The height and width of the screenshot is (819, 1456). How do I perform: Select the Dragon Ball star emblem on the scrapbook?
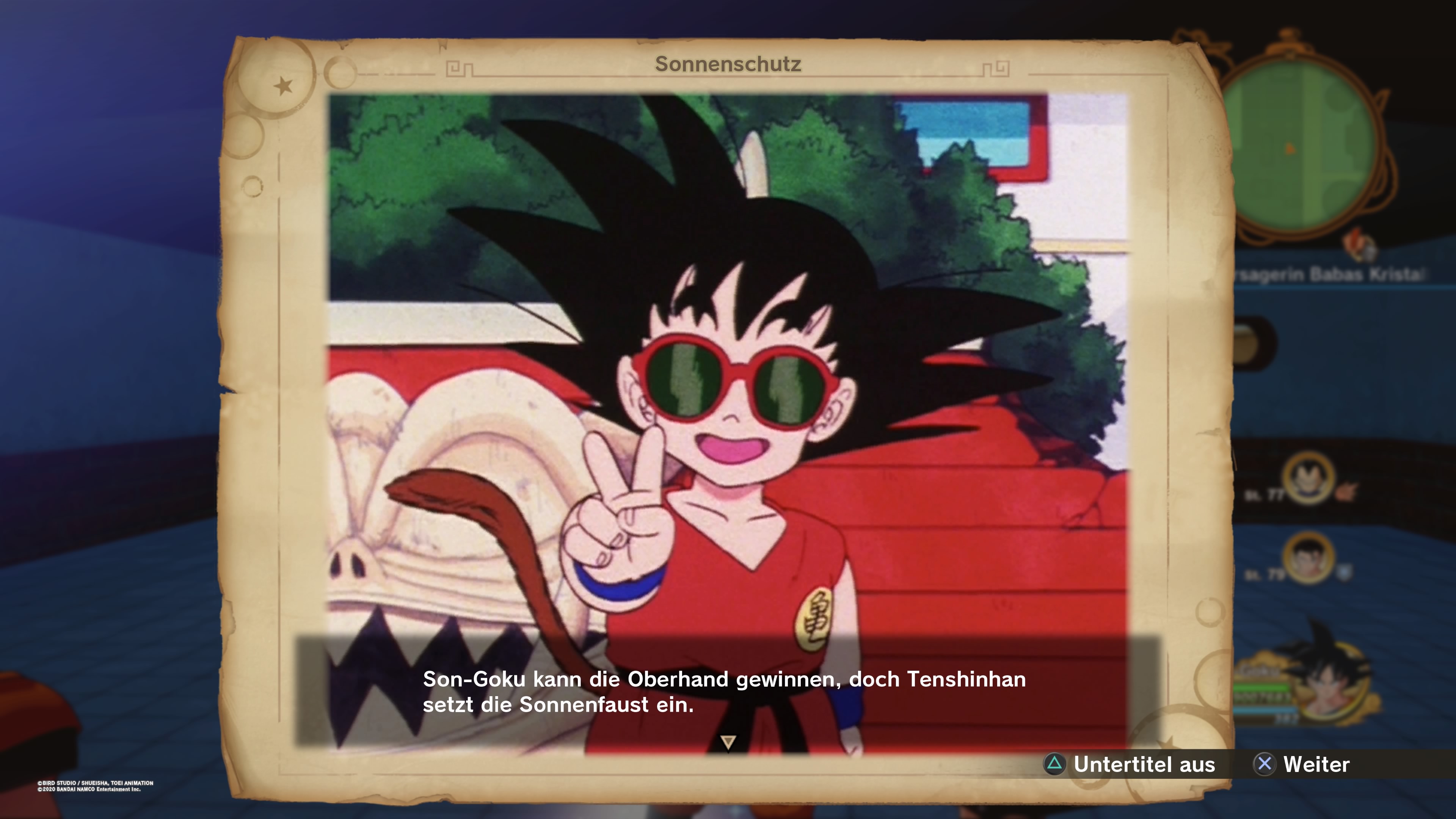pyautogui.click(x=283, y=85)
